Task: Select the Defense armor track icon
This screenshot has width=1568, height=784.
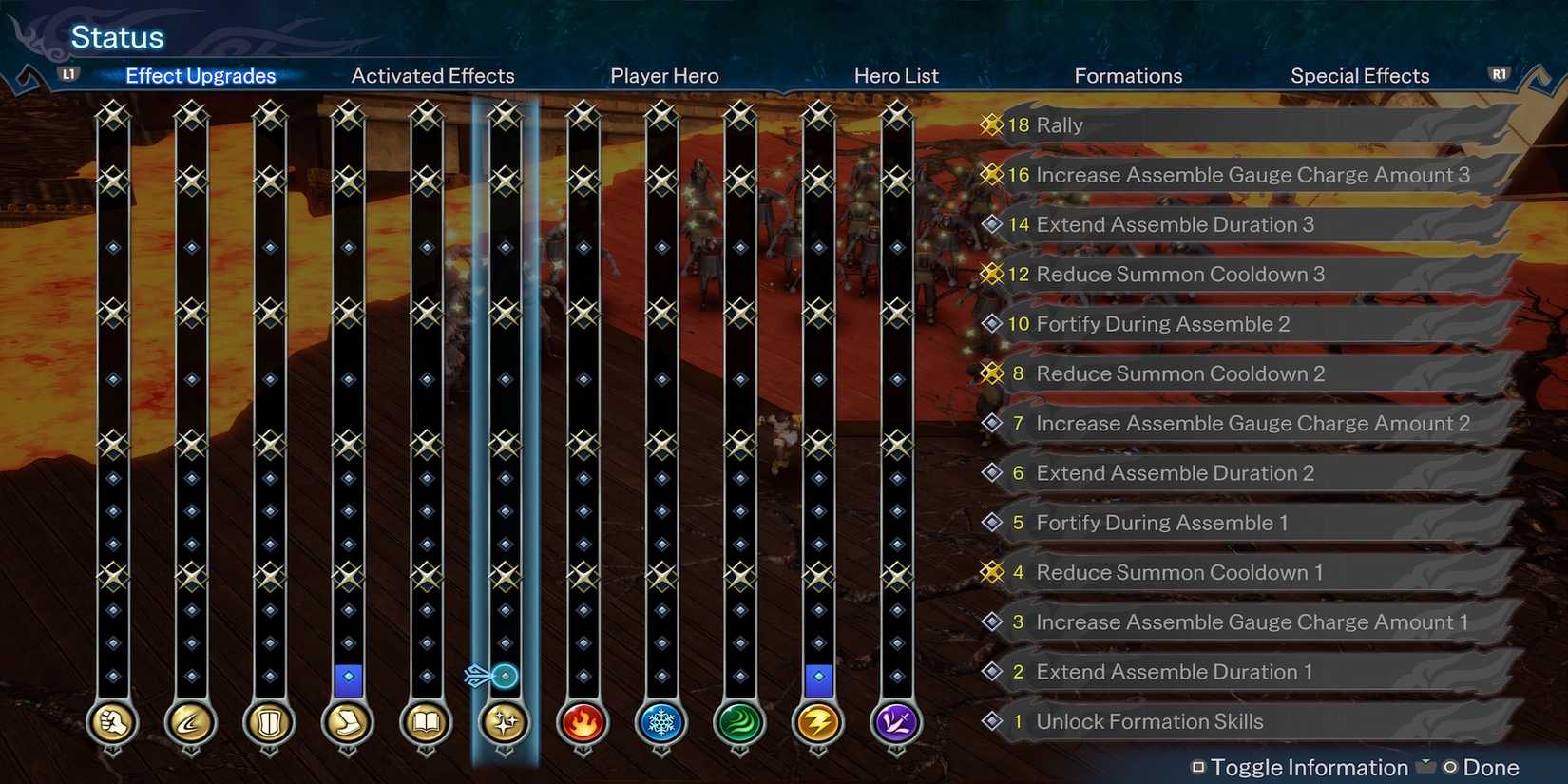Action: point(269,722)
